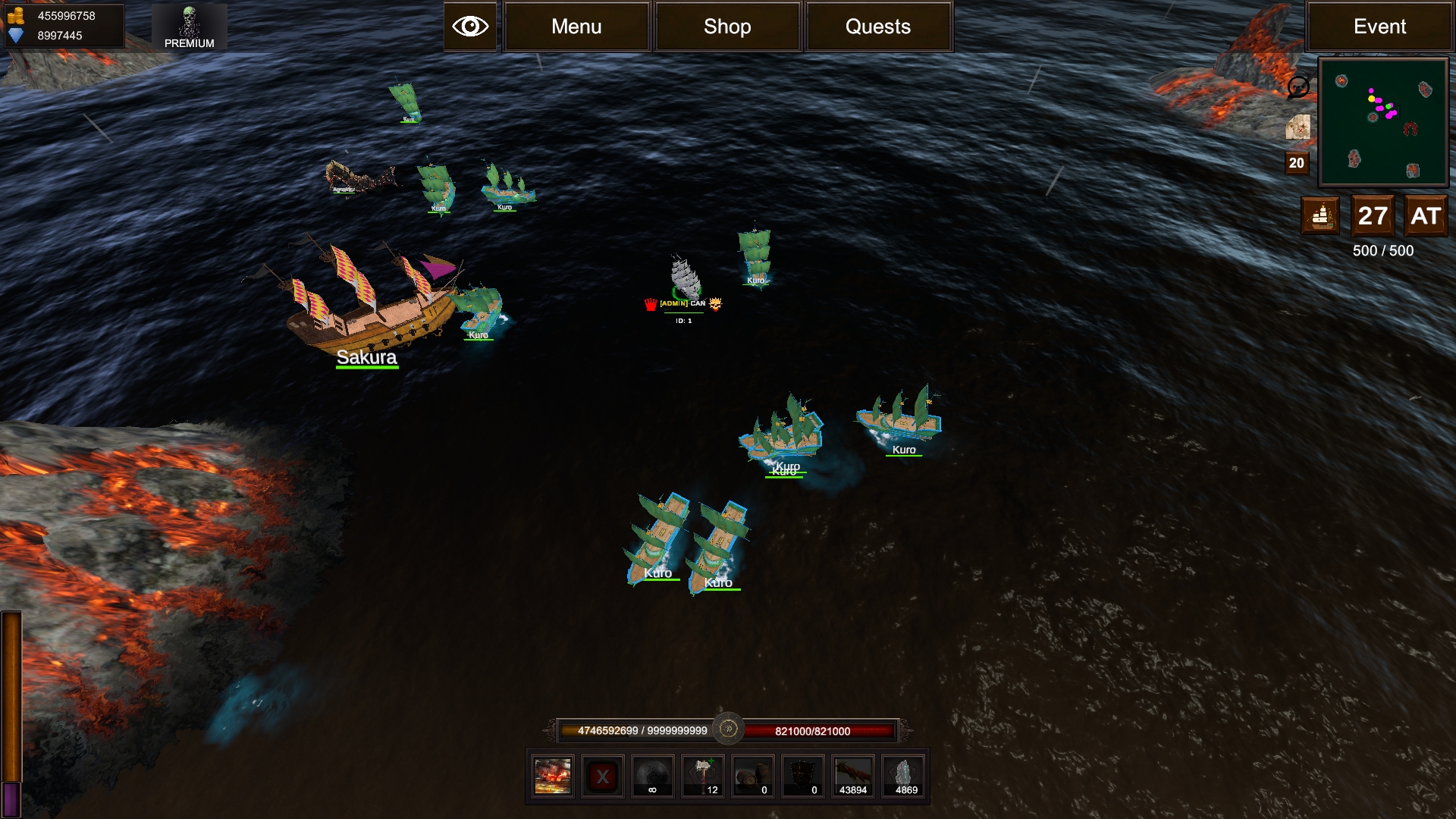Screen dimensions: 1456x819
Task: Toggle the eye visibility button
Action: pyautogui.click(x=470, y=27)
